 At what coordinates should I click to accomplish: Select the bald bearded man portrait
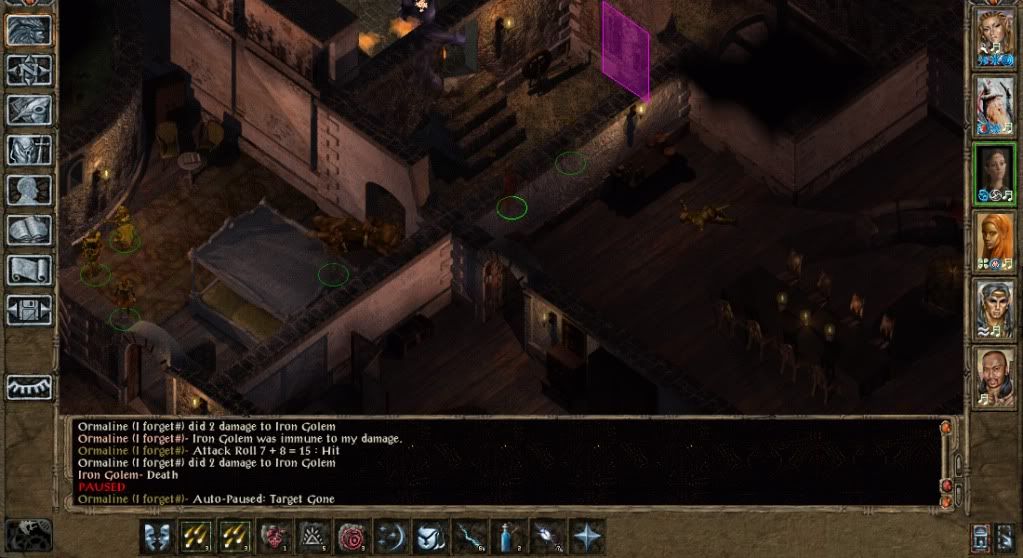coord(995,376)
